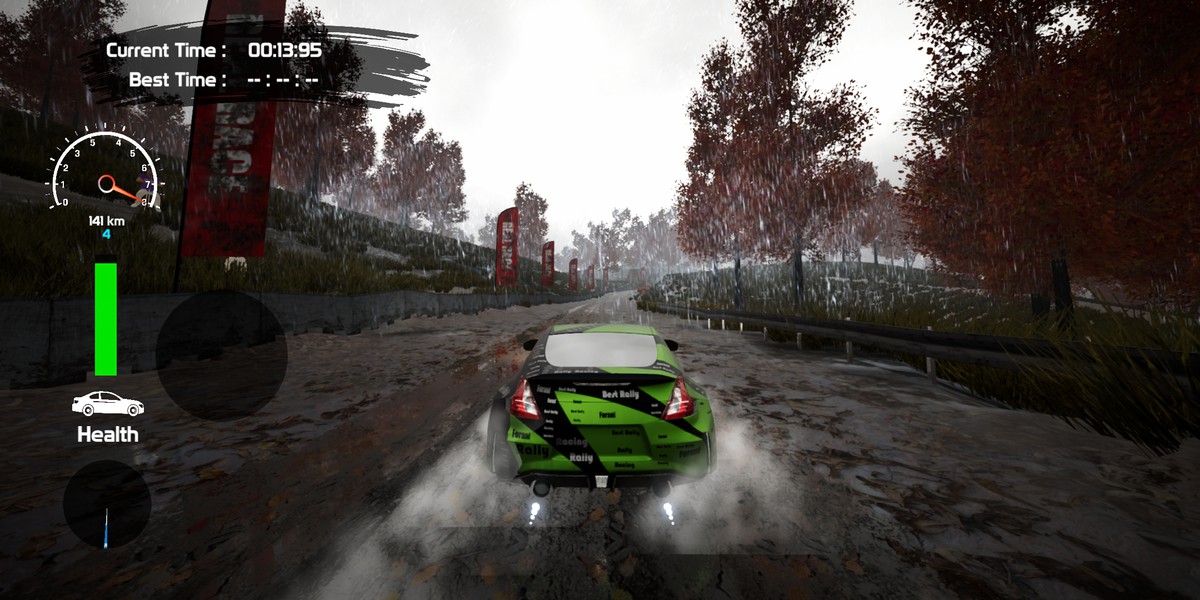The height and width of the screenshot is (600, 1200).
Task: Tap the small round gauge with blue needle
Action: pos(107,504)
